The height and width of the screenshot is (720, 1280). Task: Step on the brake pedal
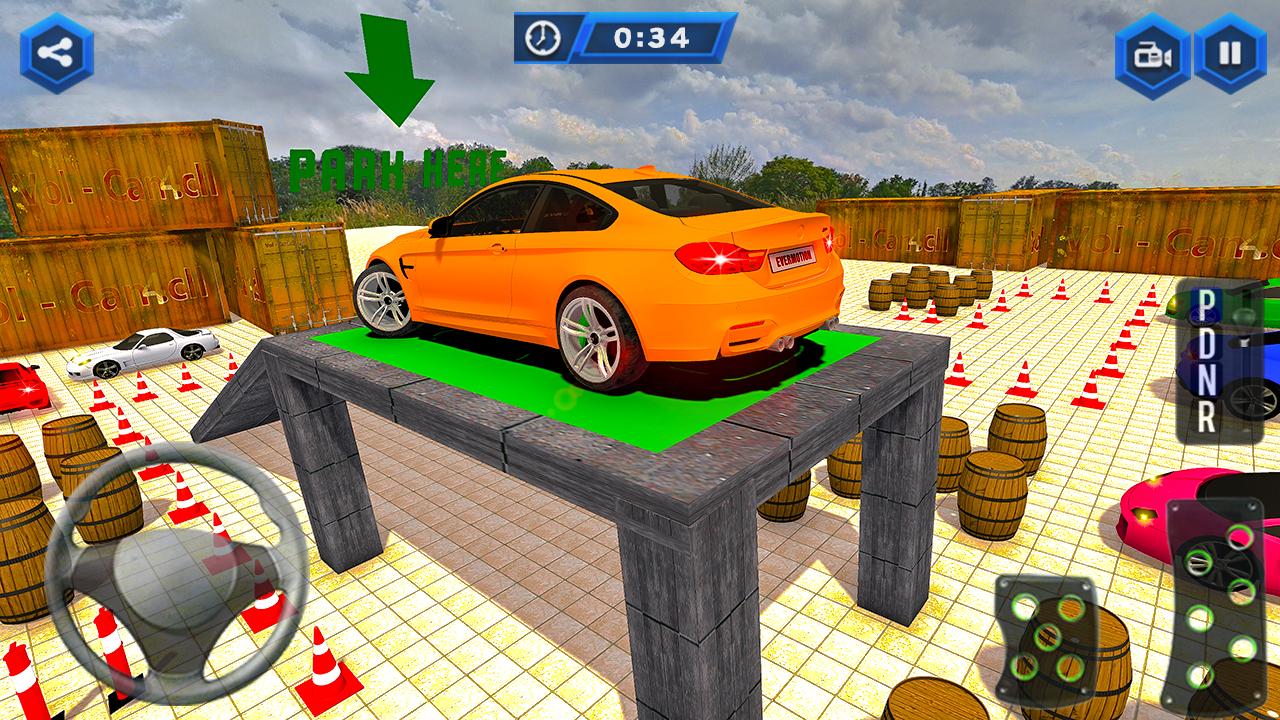click(1047, 635)
